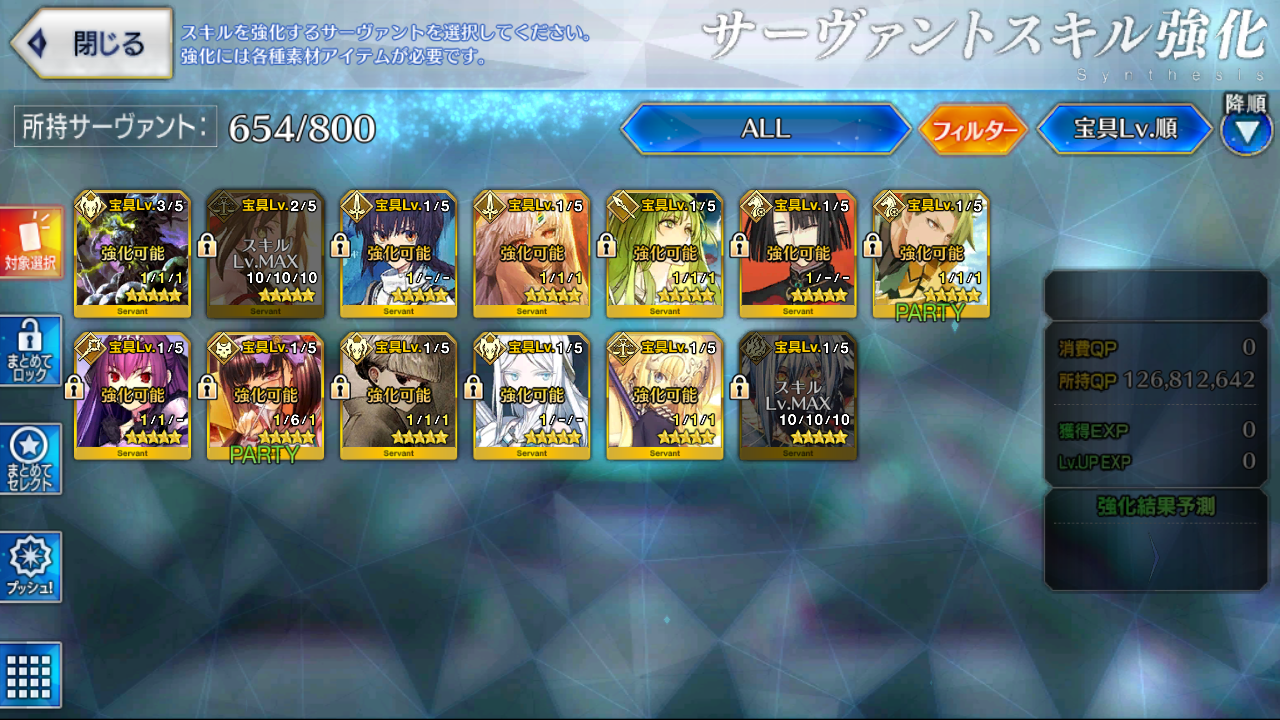Choose the green-haired servant card

coord(665,254)
